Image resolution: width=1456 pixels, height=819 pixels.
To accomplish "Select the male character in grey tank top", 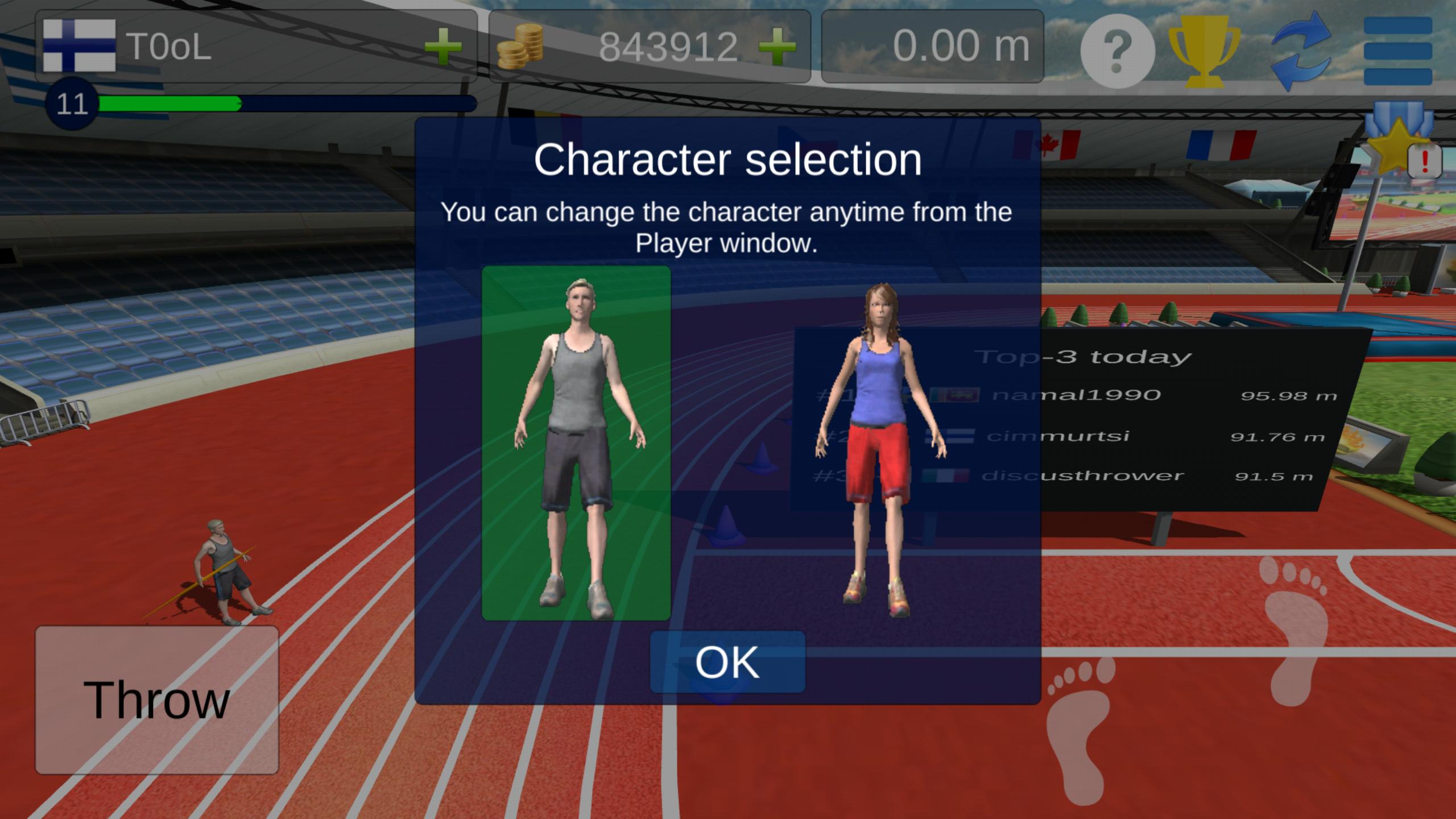I will click(x=576, y=443).
